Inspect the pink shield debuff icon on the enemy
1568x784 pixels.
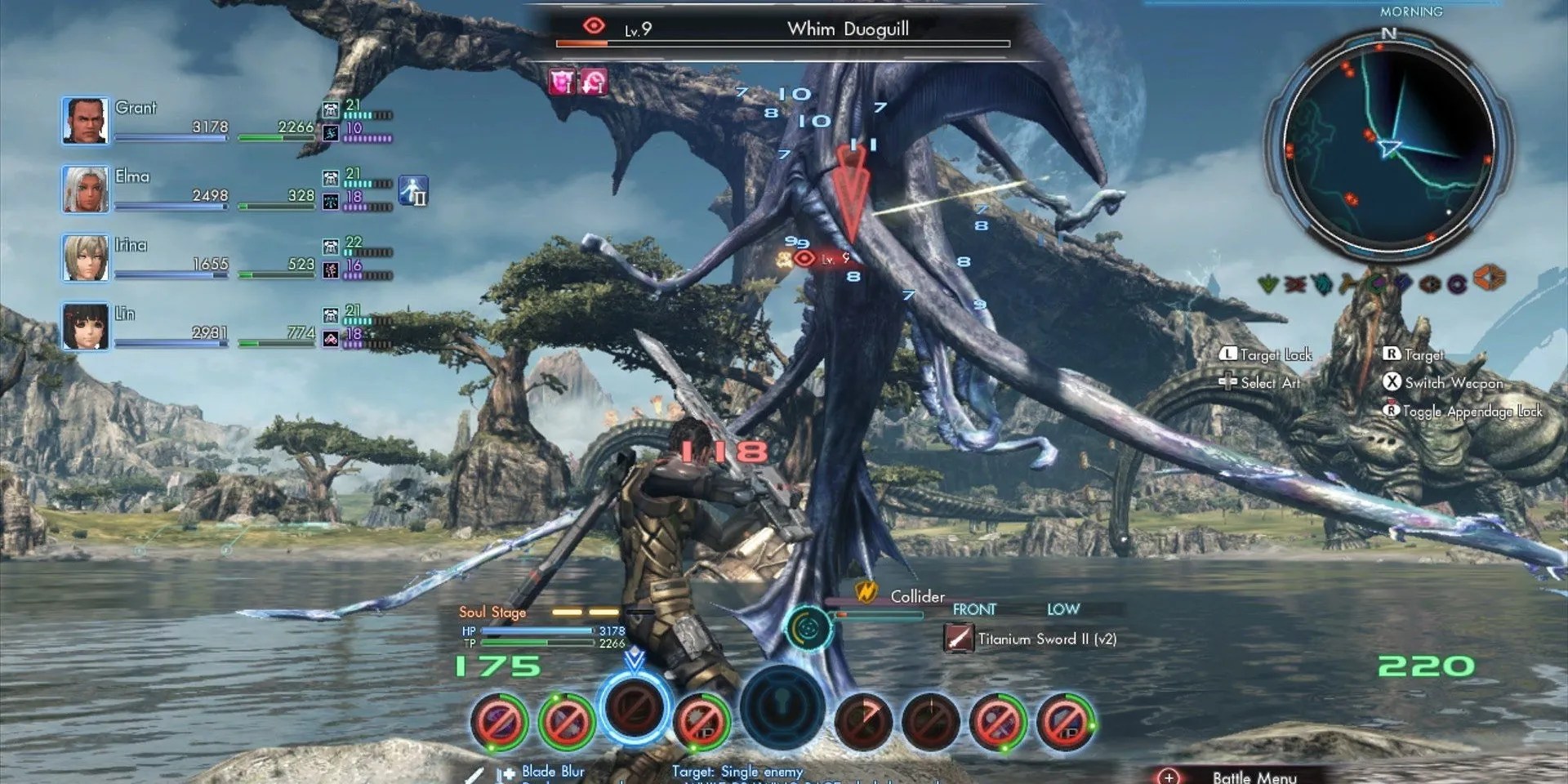[562, 82]
